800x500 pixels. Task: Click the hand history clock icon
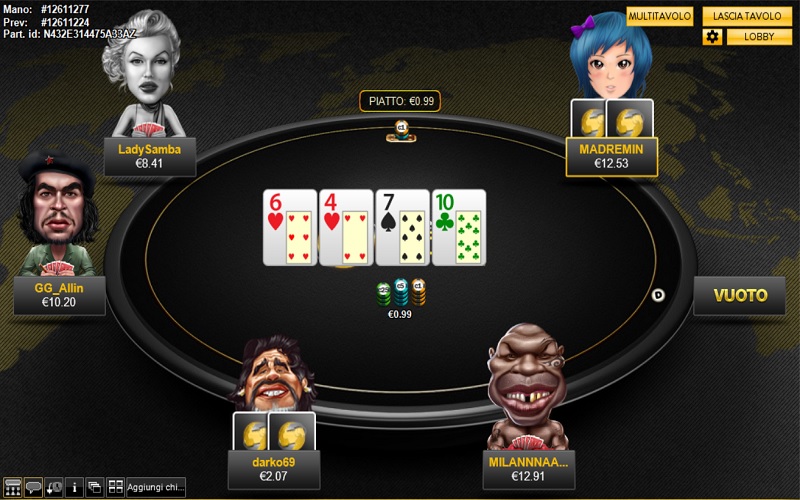pos(53,488)
